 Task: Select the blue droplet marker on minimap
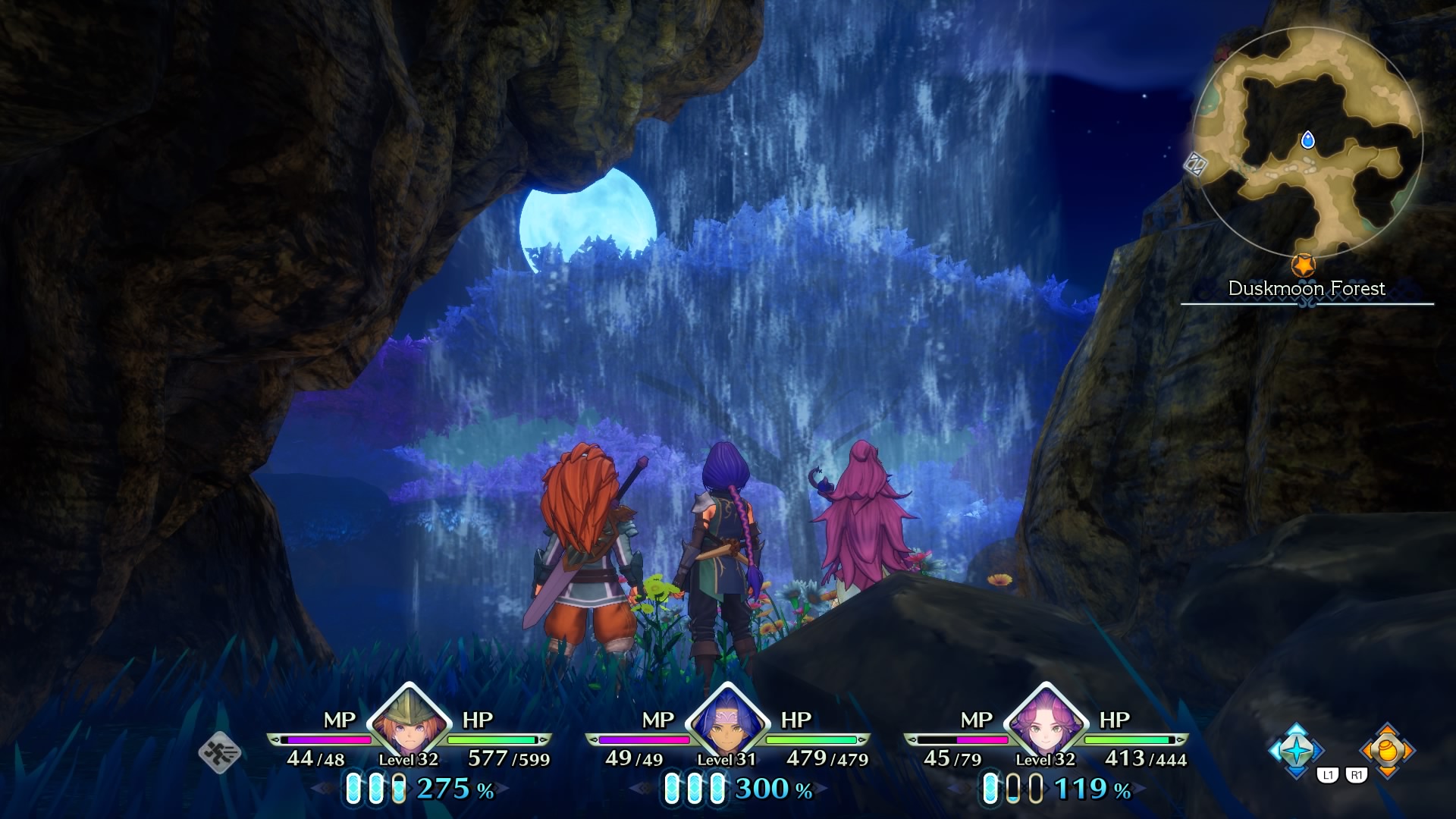pos(1307,140)
